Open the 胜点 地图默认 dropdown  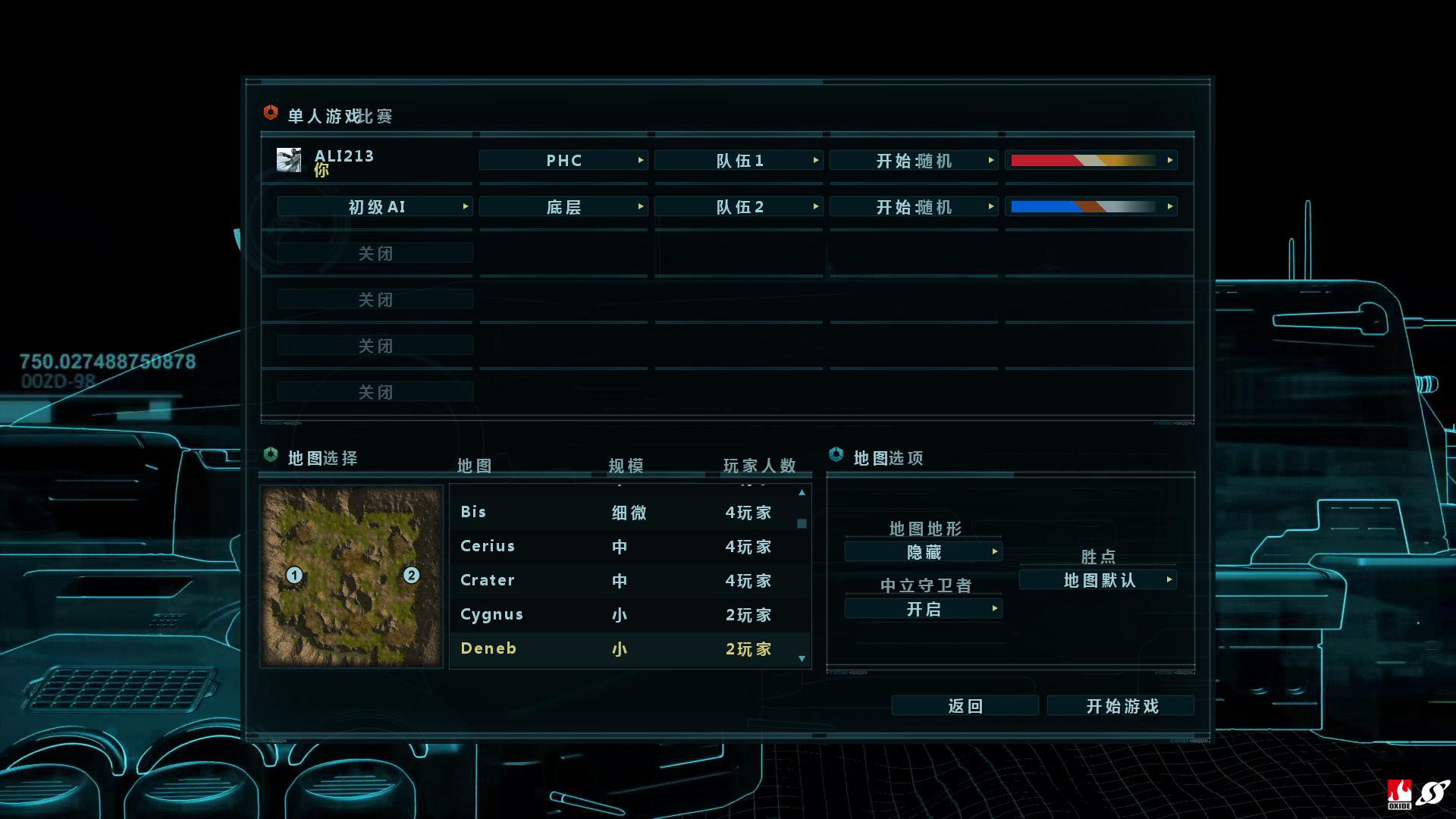click(1098, 580)
